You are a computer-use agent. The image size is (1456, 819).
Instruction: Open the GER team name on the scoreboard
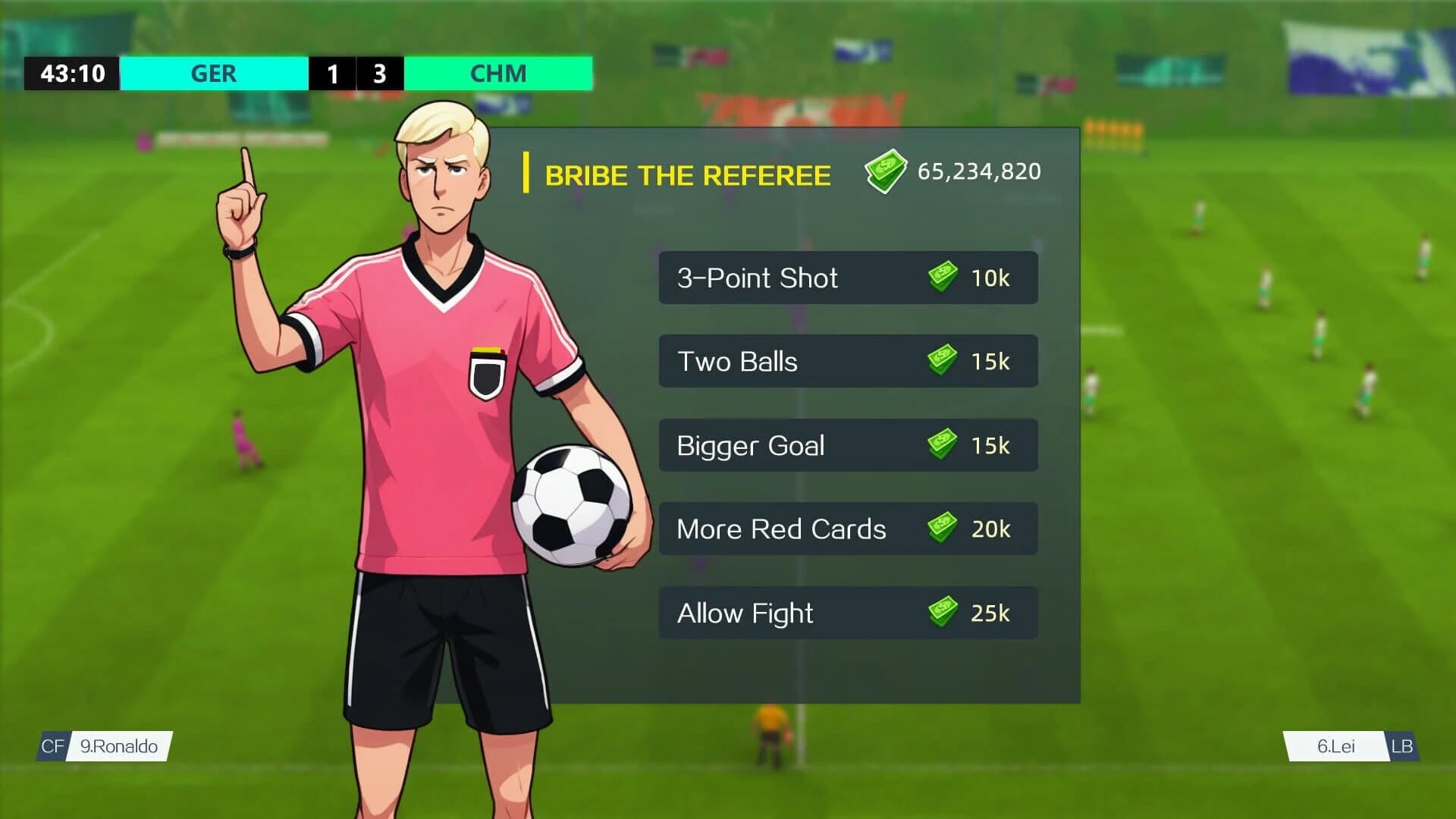tap(215, 74)
